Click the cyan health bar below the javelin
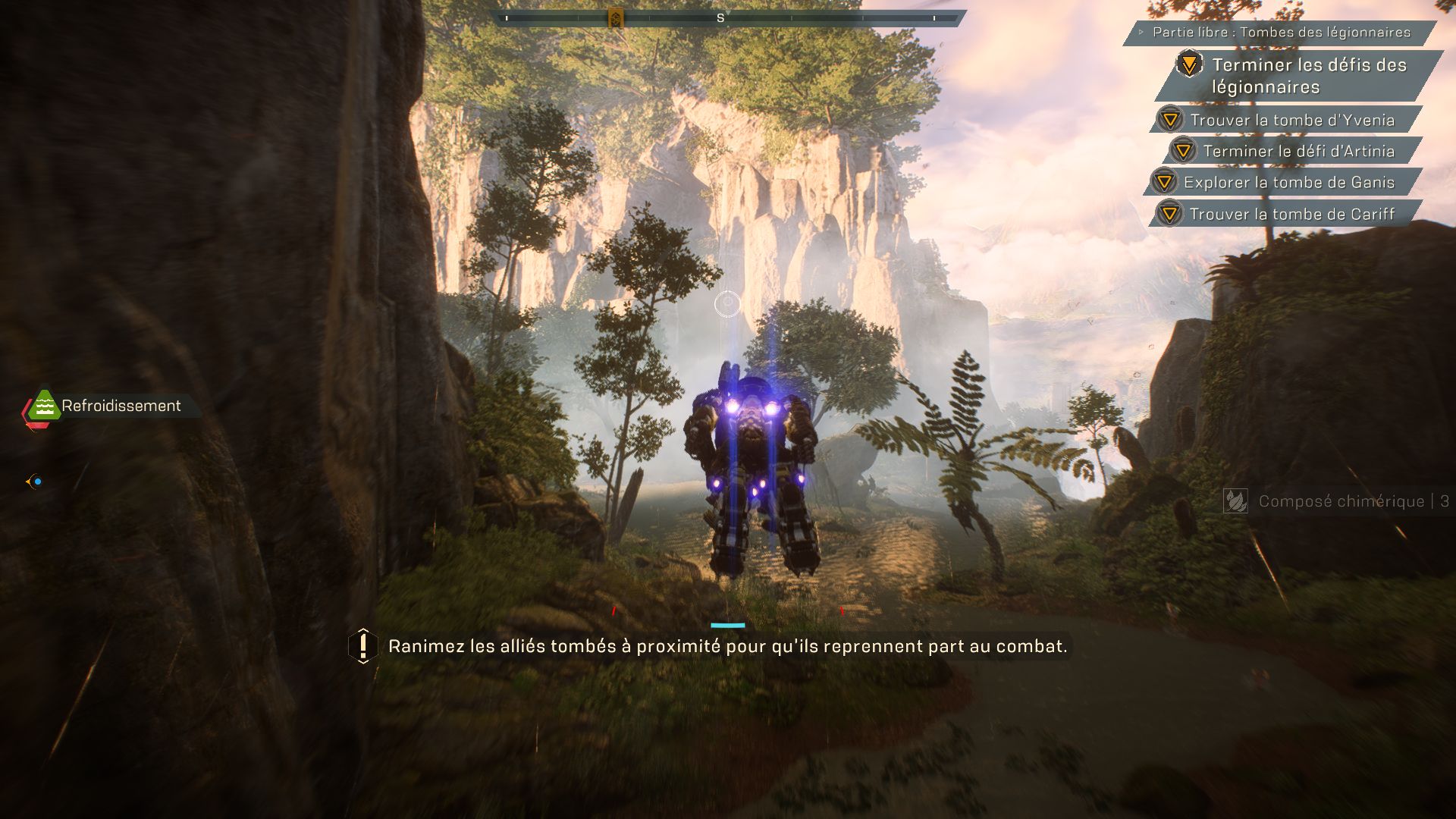The image size is (1456, 819). tap(727, 625)
